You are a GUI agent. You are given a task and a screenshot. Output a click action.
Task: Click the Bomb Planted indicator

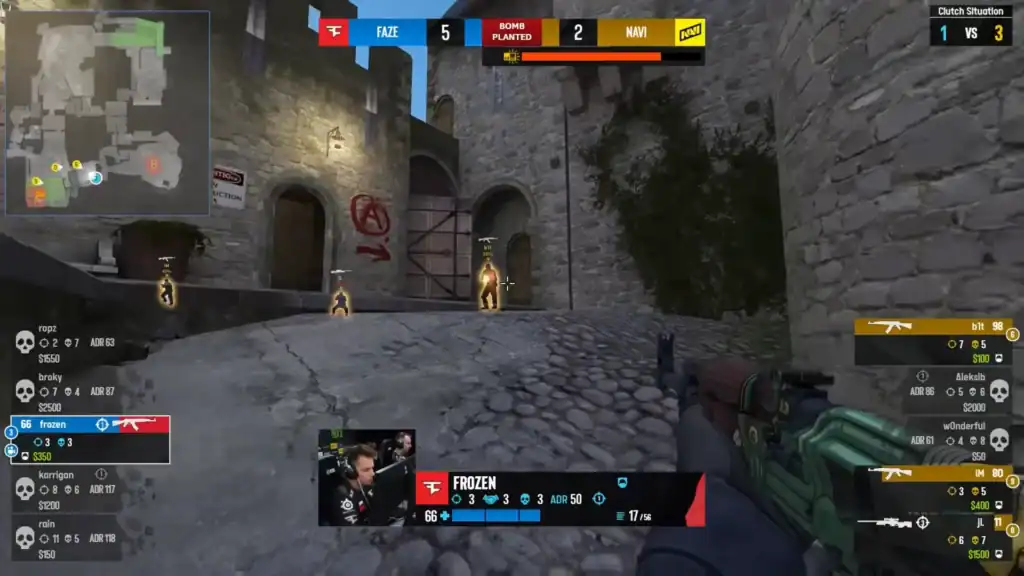click(511, 32)
